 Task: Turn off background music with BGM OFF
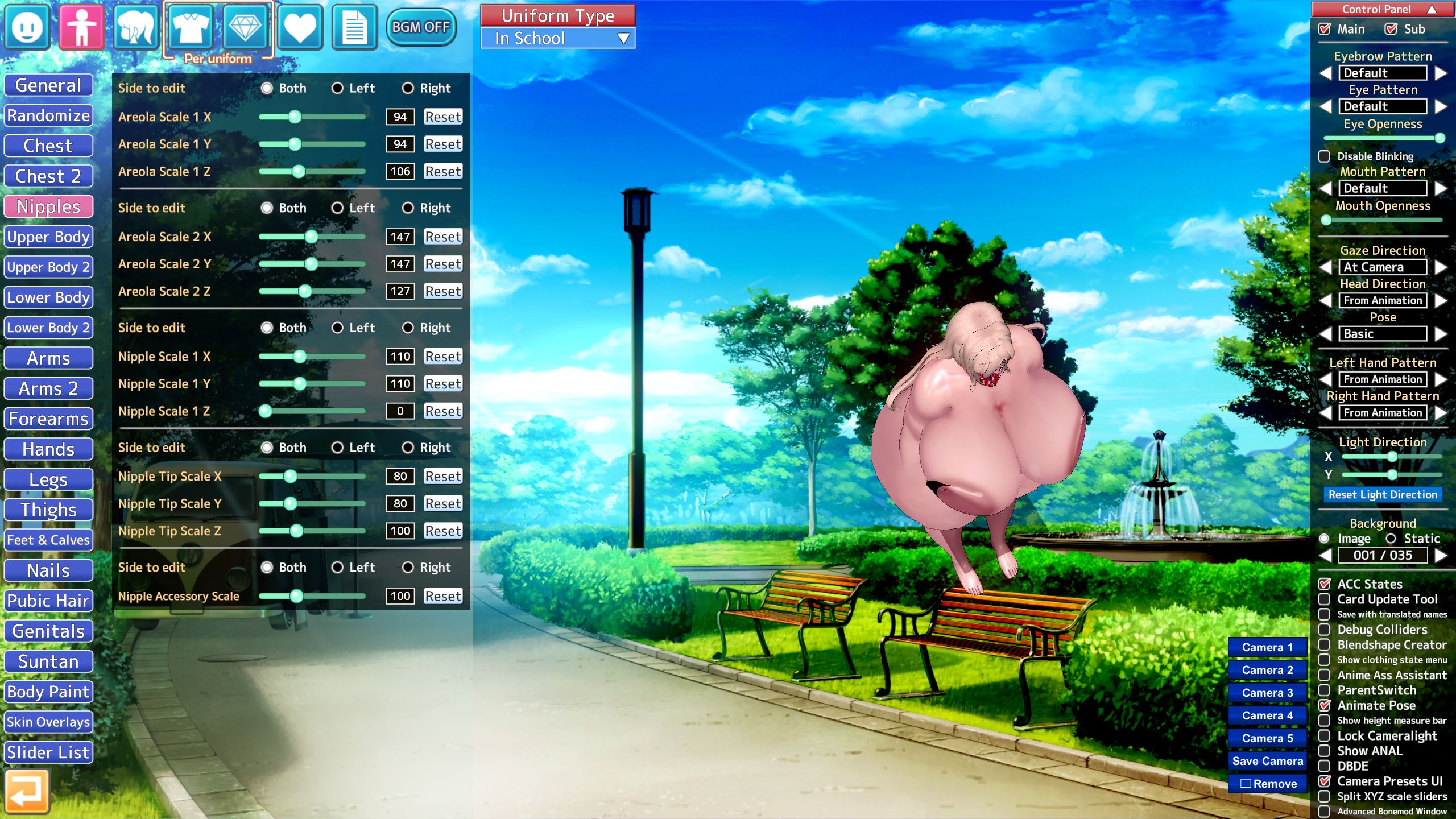pos(421,27)
